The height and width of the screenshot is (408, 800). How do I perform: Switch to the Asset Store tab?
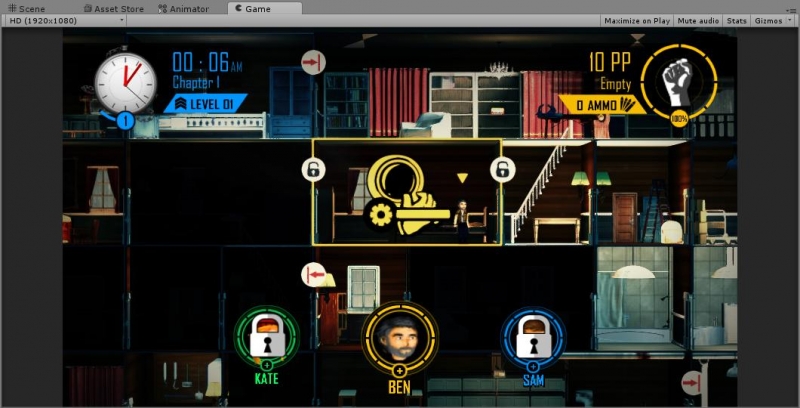[x=113, y=8]
